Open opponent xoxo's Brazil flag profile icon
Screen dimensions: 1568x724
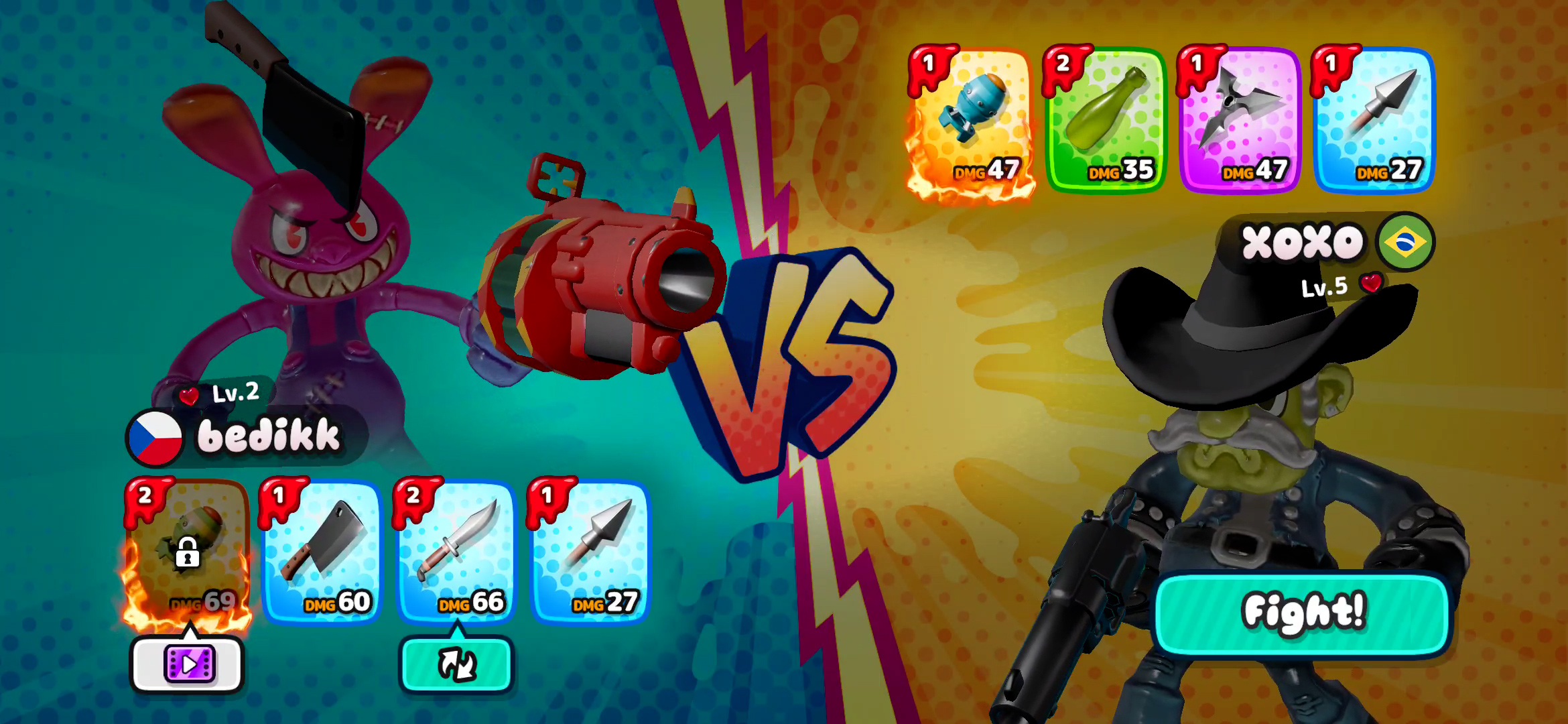1405,242
